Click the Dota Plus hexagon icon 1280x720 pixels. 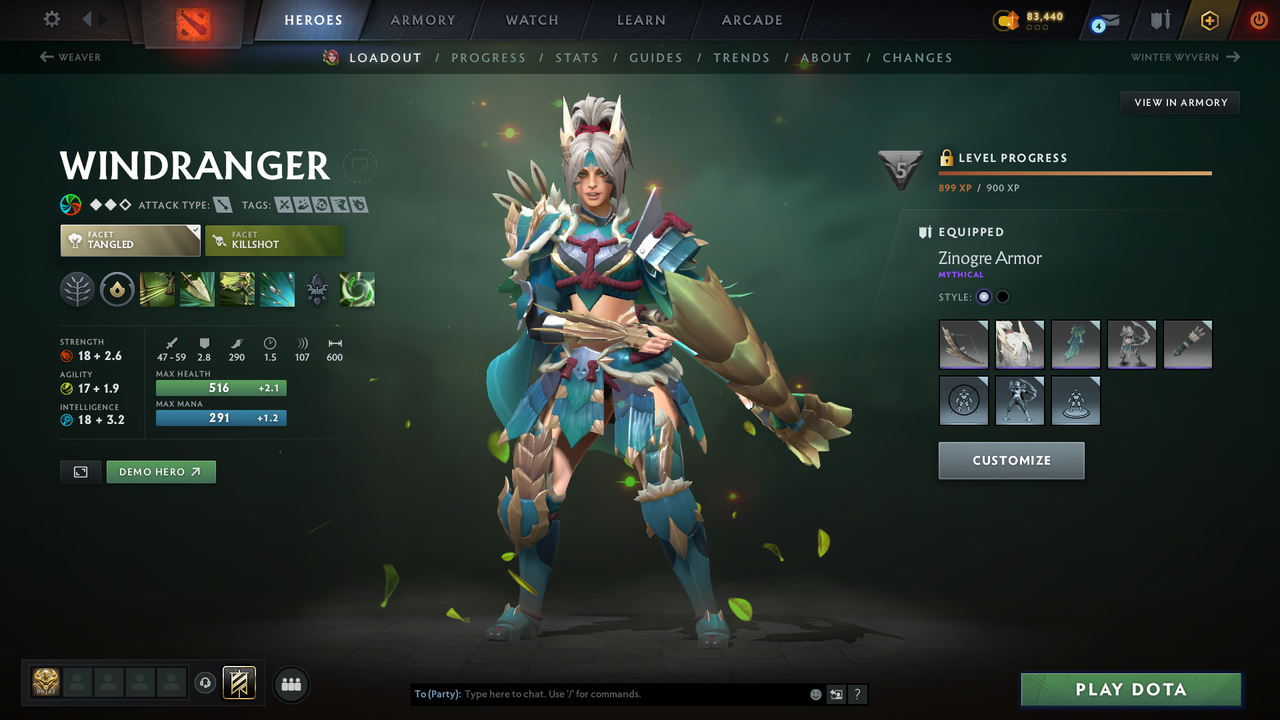pos(1210,19)
